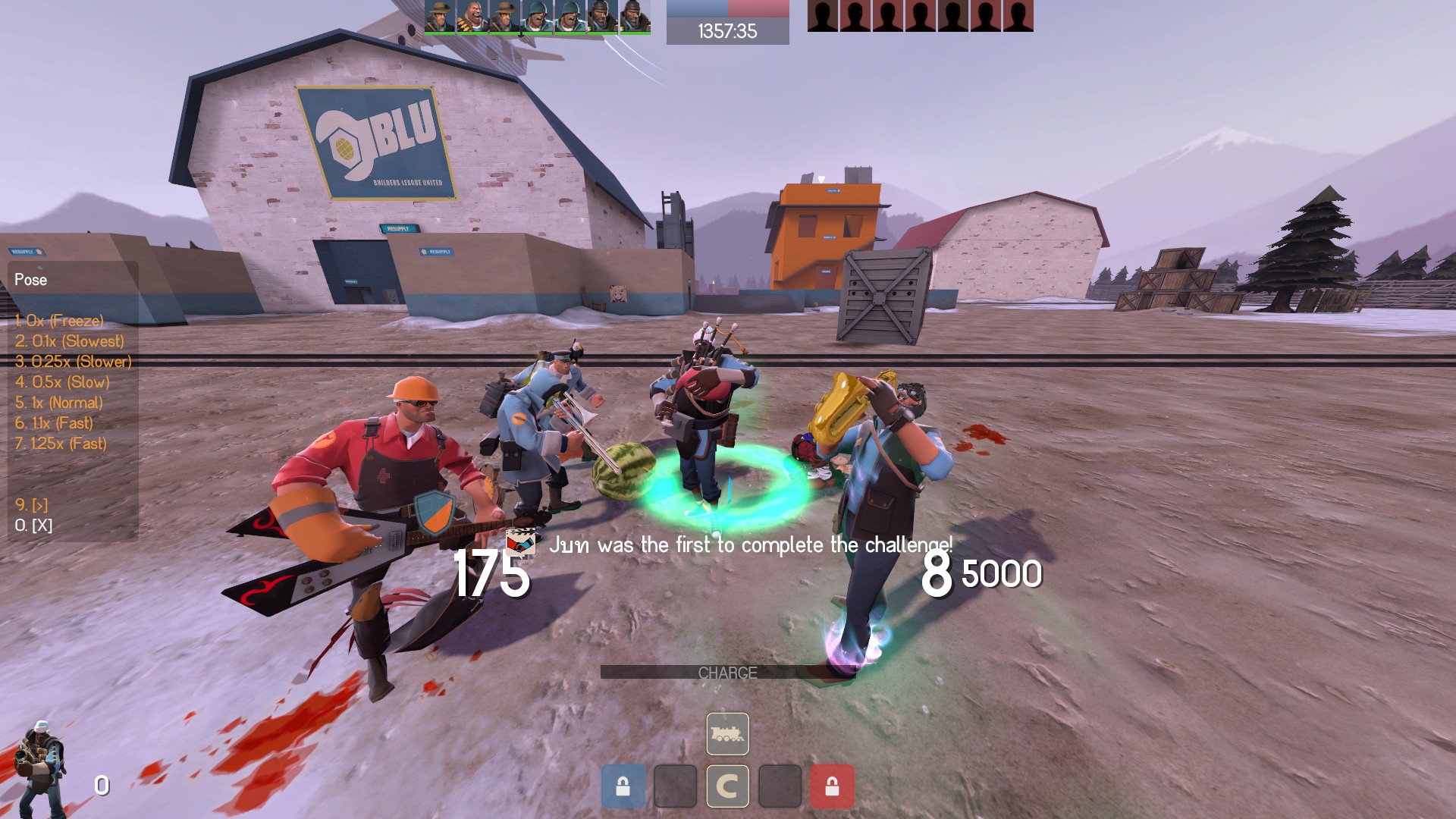This screenshot has width=1456, height=819.
Task: Choose the 0.1x (Slowest) option
Action: pyautogui.click(x=69, y=341)
